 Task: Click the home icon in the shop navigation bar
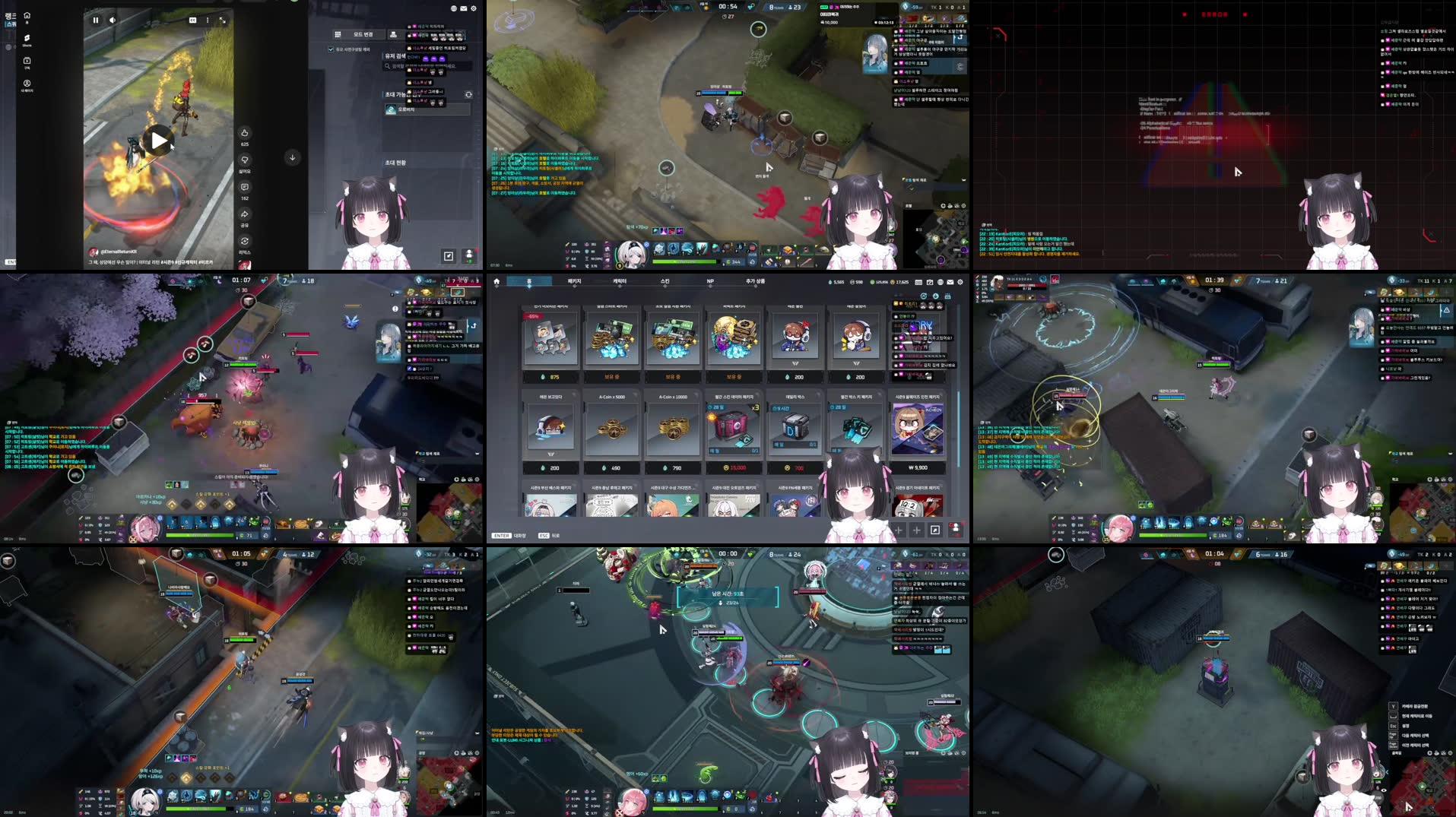pyautogui.click(x=496, y=281)
